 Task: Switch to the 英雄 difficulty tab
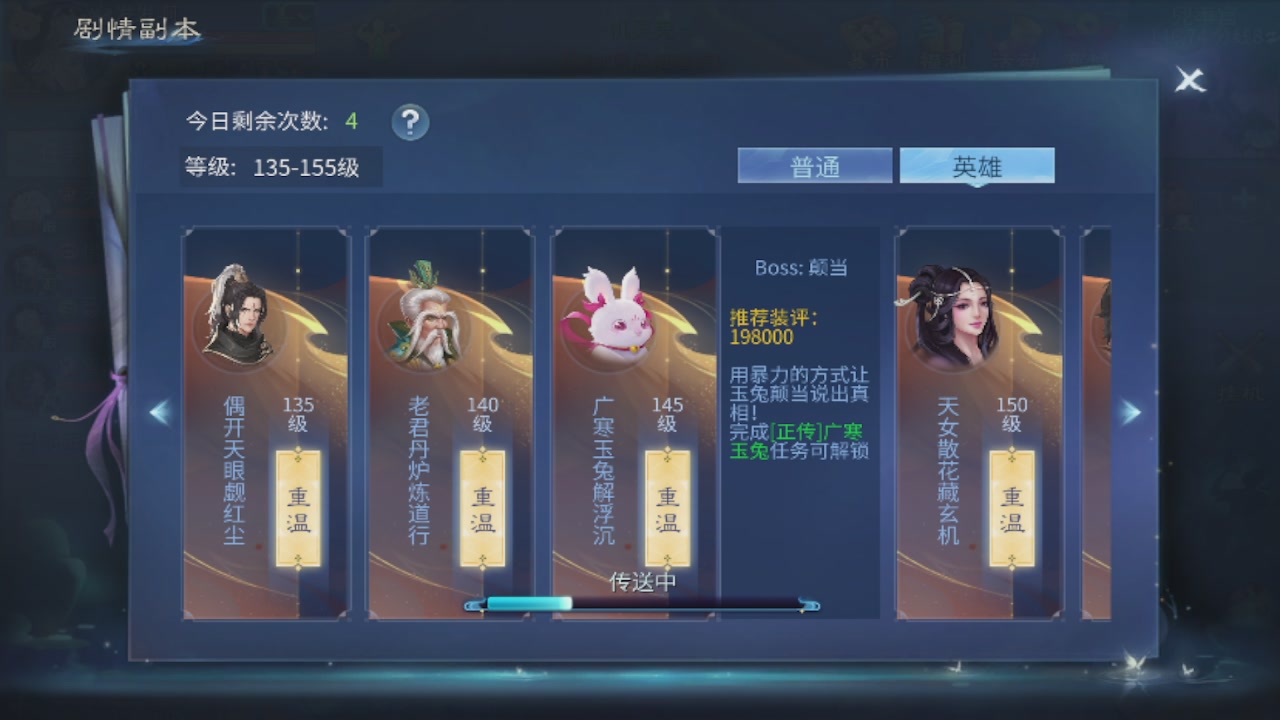(x=977, y=164)
